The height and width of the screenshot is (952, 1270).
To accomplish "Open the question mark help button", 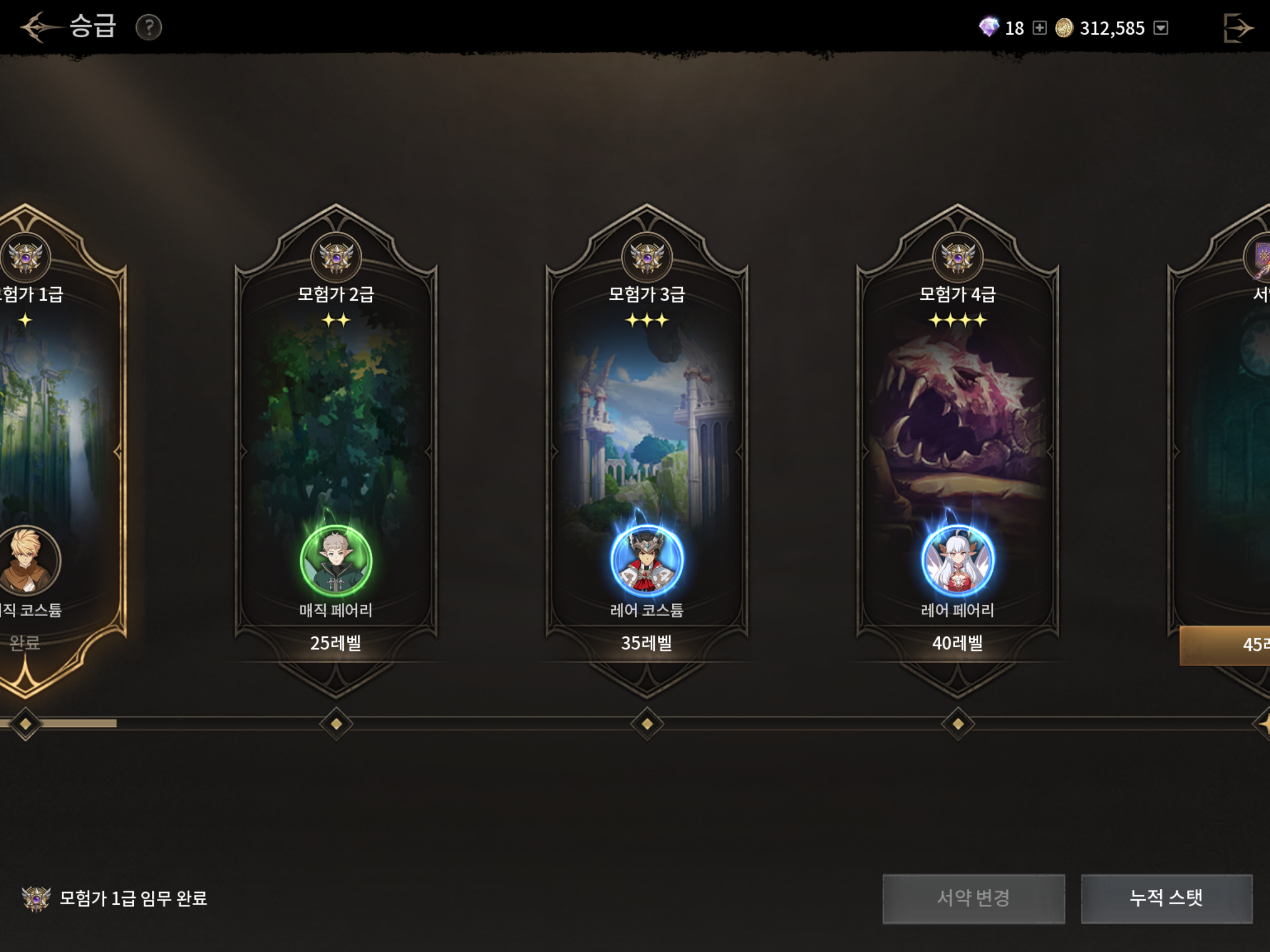I will tap(149, 28).
